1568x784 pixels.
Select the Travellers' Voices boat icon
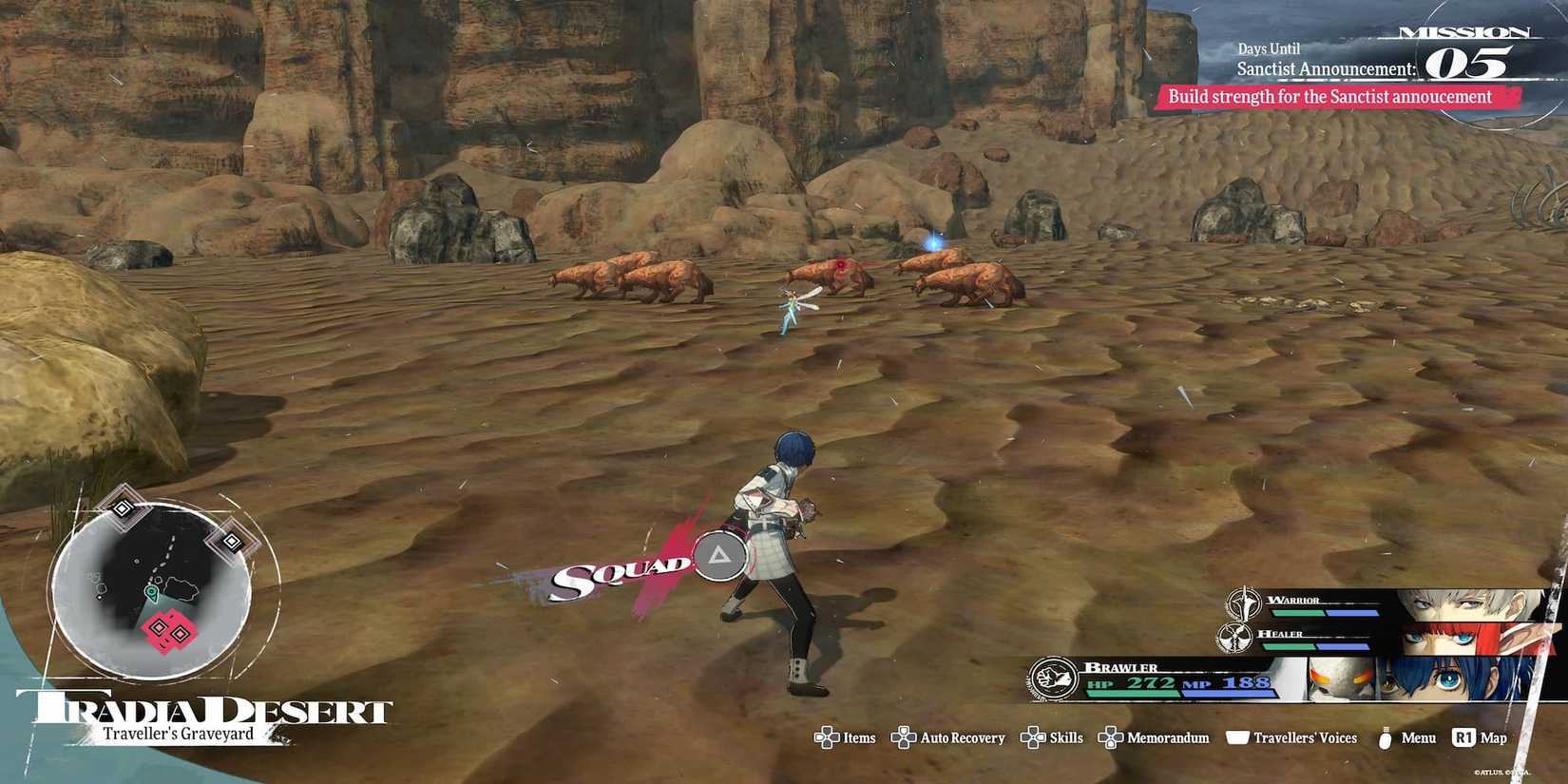pos(1238,737)
